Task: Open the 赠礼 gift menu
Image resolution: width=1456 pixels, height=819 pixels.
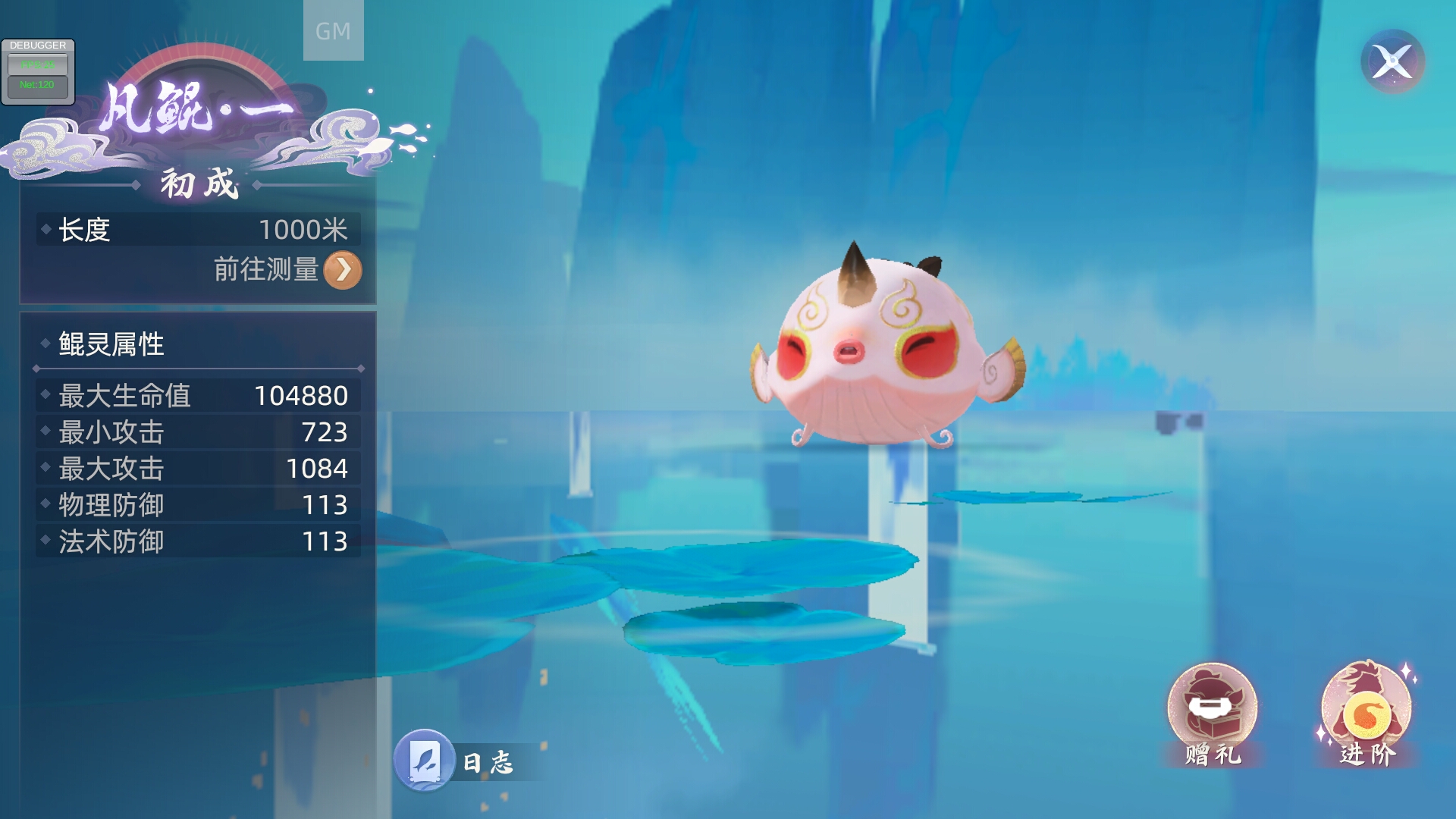Action: 1212,713
